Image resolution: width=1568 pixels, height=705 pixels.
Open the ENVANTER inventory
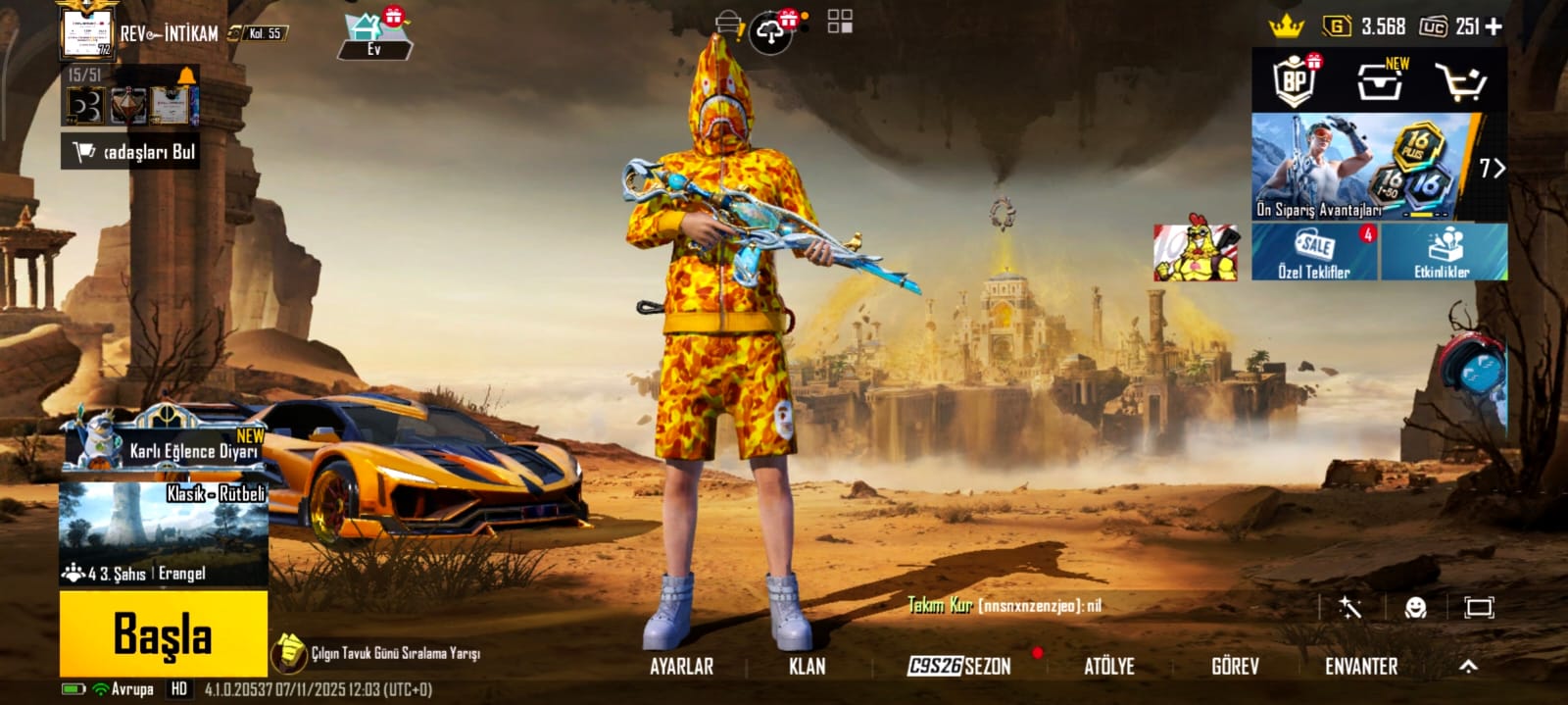click(x=1361, y=667)
